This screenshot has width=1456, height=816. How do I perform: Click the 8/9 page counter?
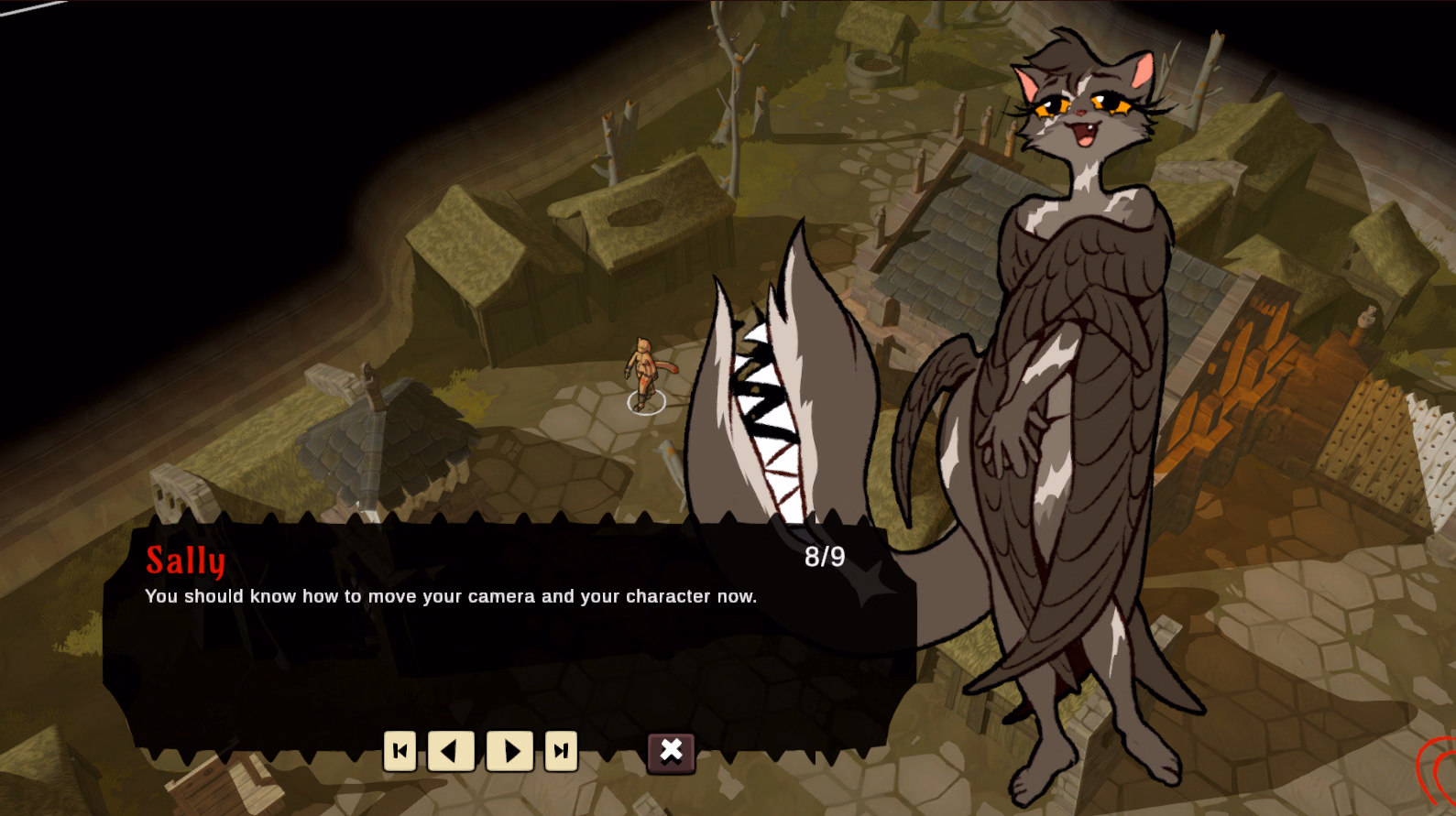pyautogui.click(x=826, y=553)
